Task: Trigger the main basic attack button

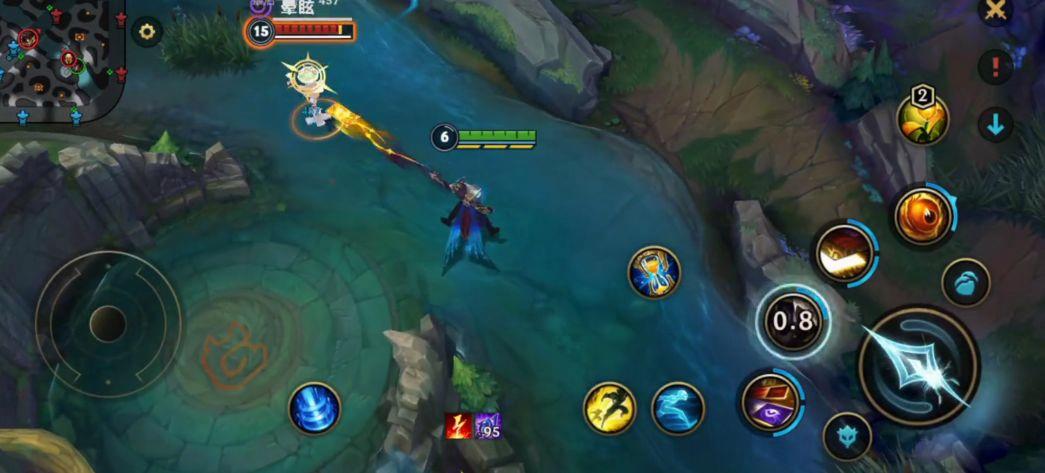Action: 918,366
